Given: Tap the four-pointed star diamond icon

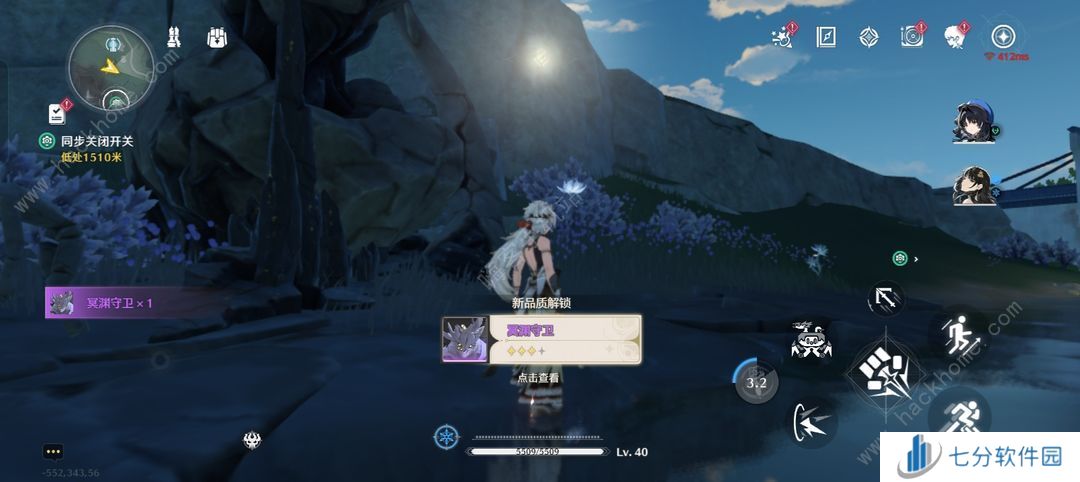Looking at the screenshot, I should coord(868,37).
